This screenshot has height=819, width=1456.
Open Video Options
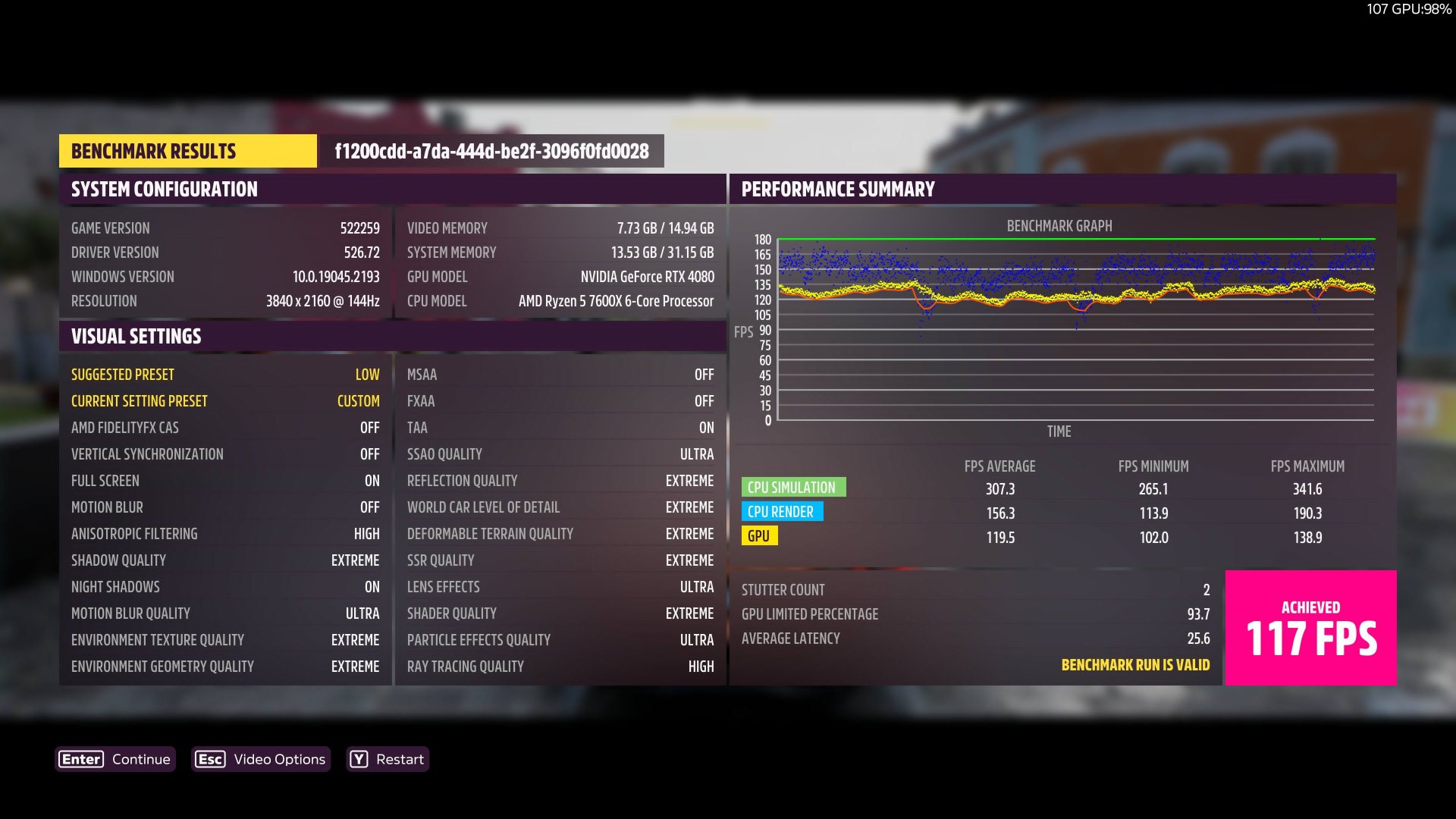pyautogui.click(x=261, y=759)
